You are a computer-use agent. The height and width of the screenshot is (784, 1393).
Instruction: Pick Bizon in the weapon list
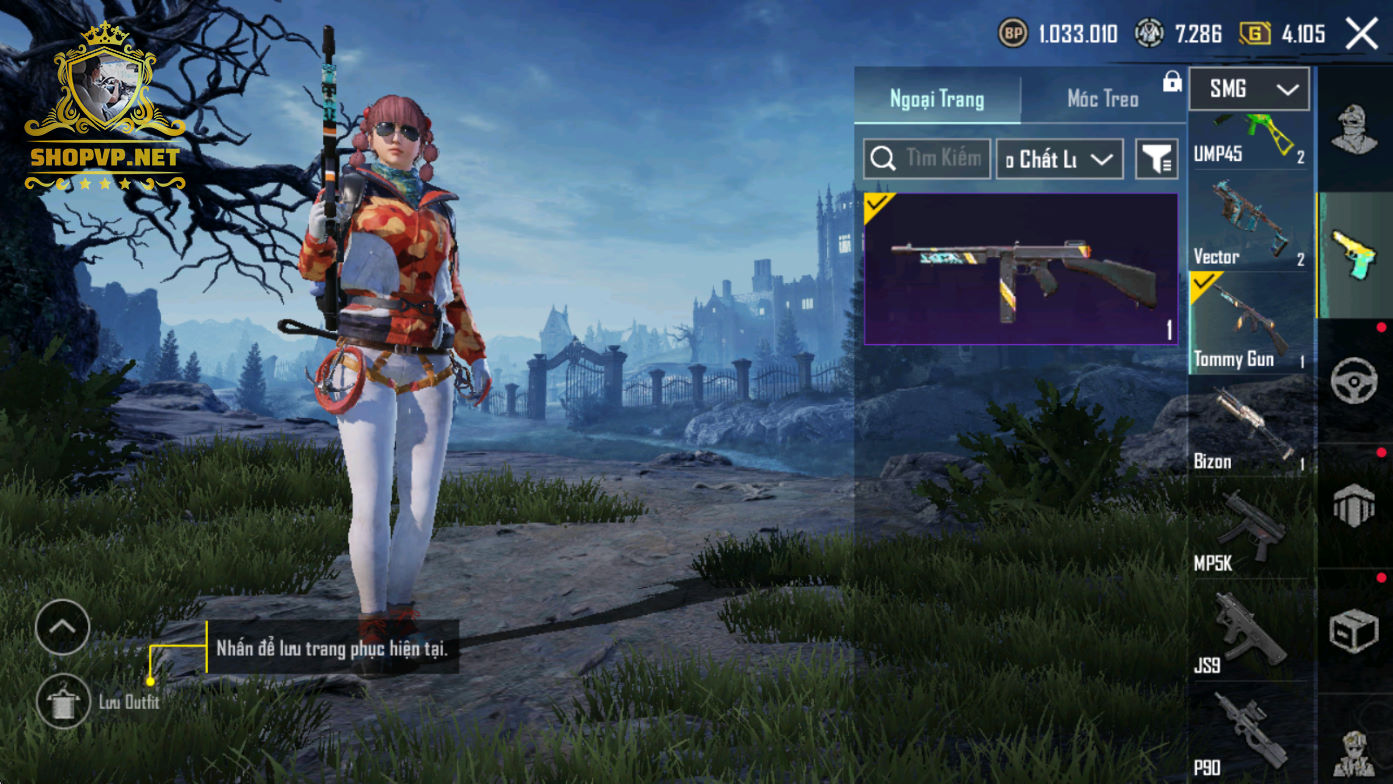coord(1249,428)
